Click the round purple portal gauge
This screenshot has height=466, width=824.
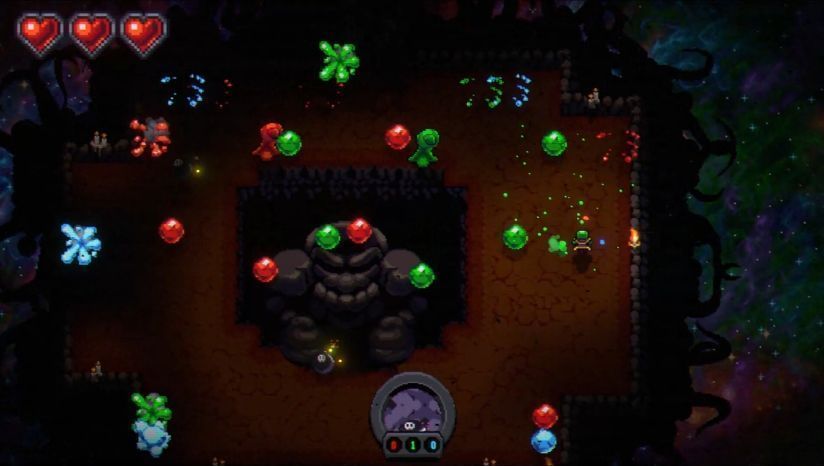(x=412, y=407)
